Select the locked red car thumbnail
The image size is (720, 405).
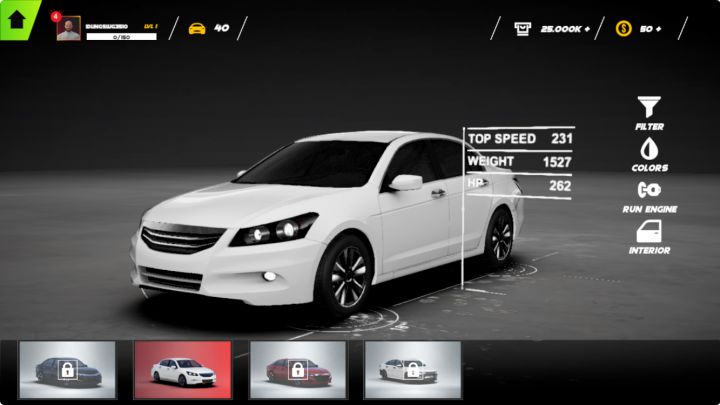(x=297, y=370)
